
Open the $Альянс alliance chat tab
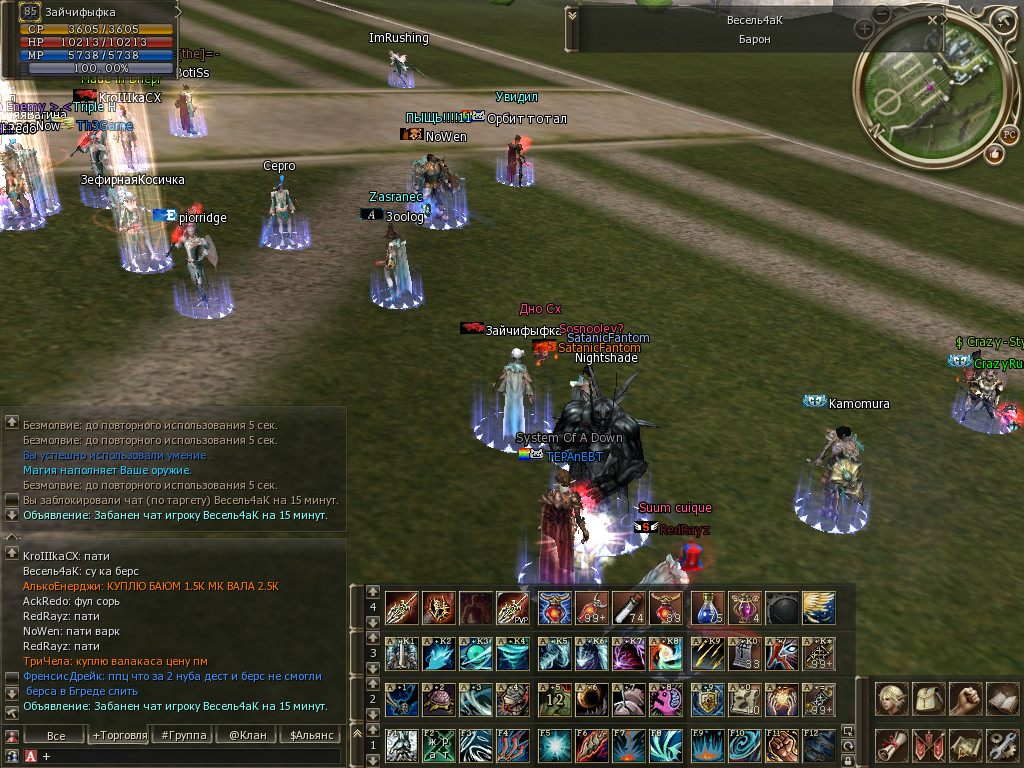pos(309,736)
